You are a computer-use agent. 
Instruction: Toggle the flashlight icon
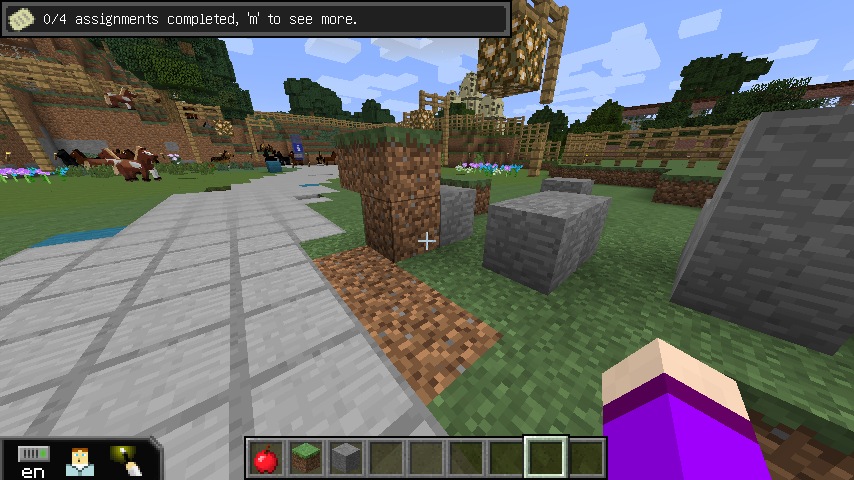point(127,460)
